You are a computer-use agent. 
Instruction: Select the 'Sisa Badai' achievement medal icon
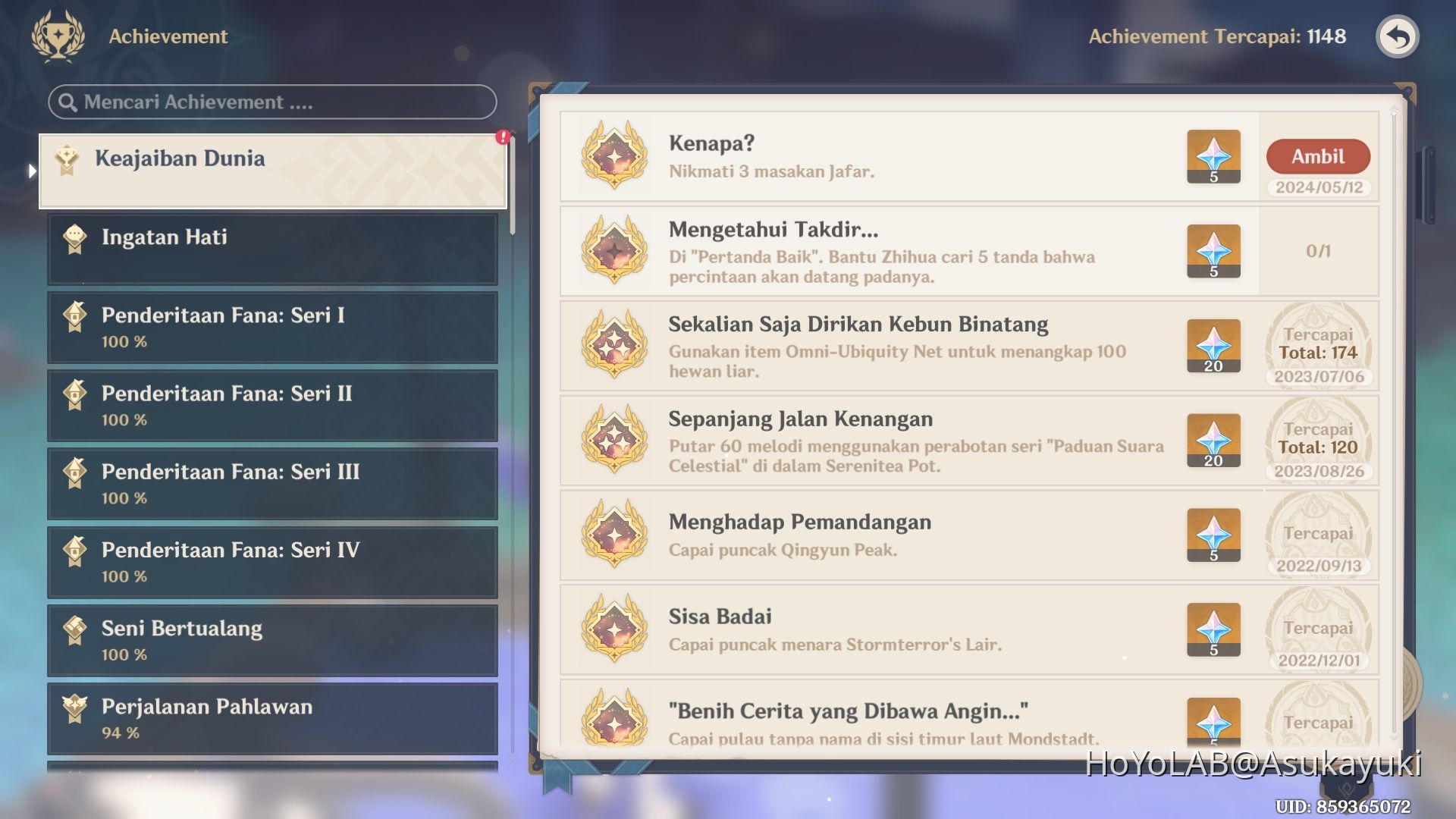(x=613, y=629)
